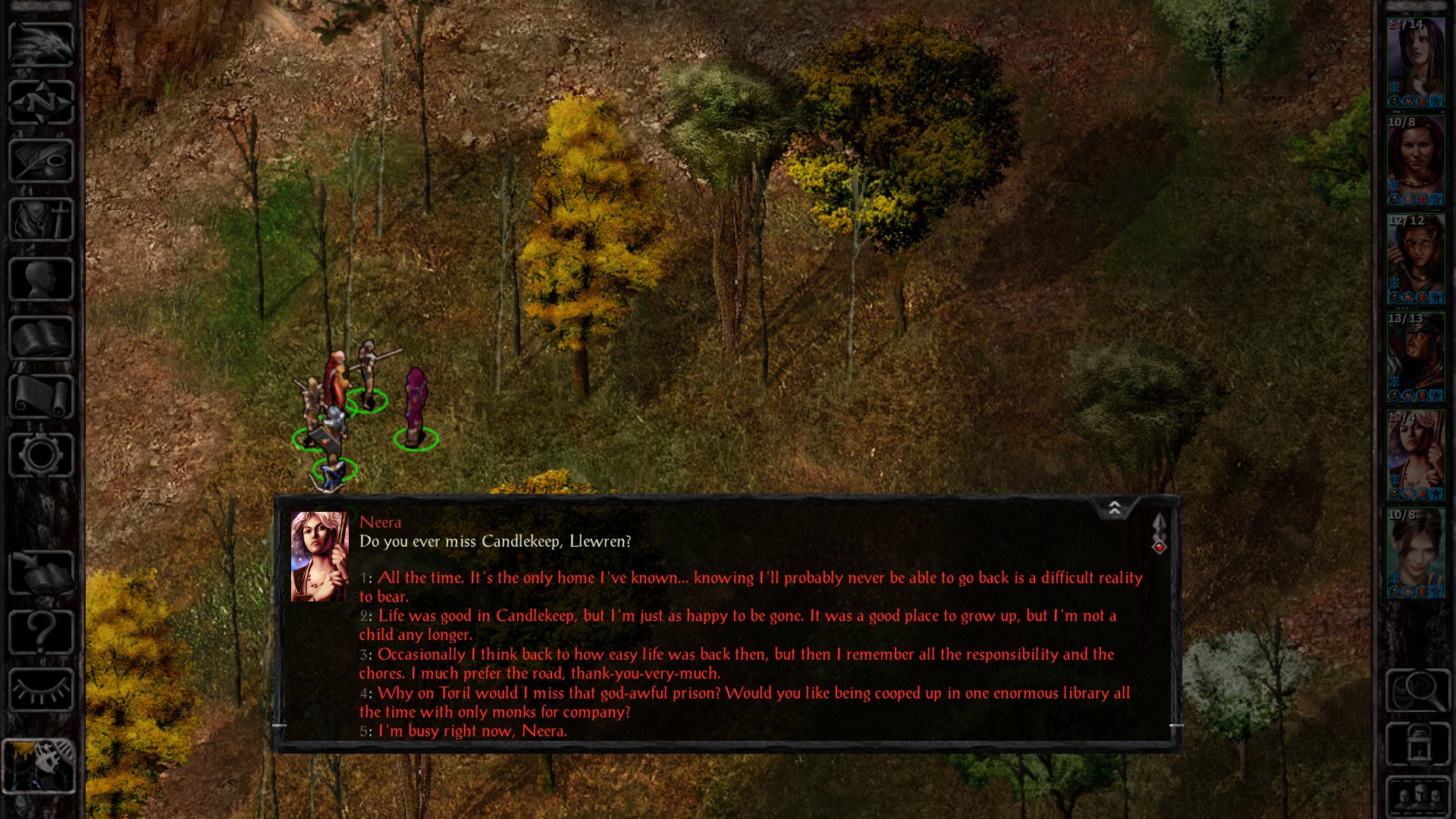
Task: Open the options menu with the gear icon
Action: click(42, 455)
